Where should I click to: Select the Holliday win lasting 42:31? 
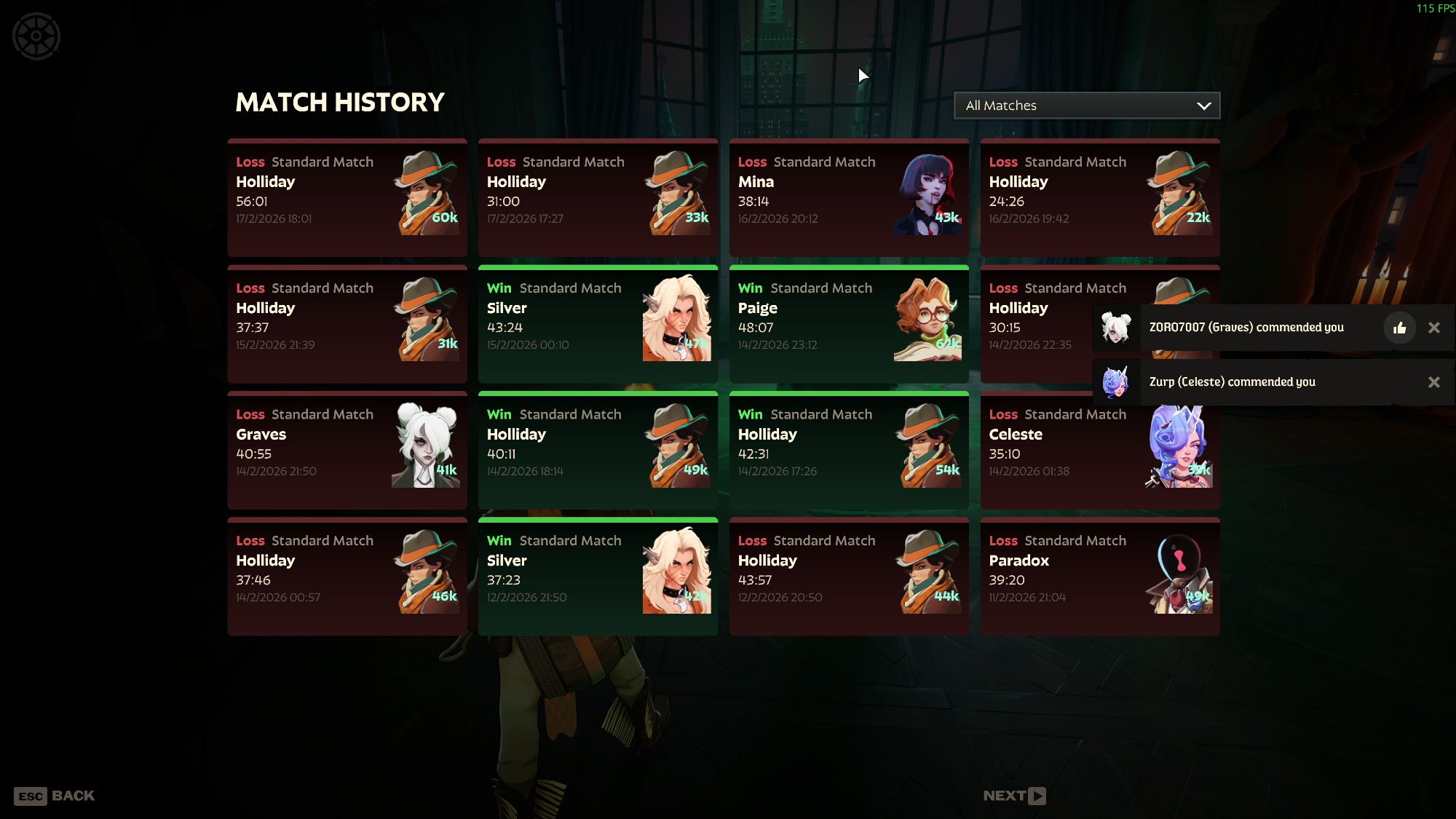848,450
